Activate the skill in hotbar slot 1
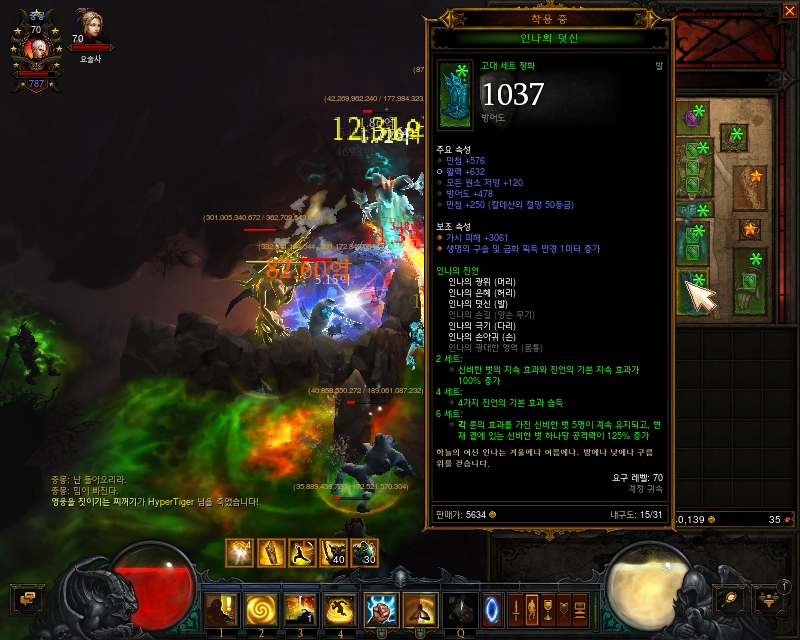 [x=220, y=608]
